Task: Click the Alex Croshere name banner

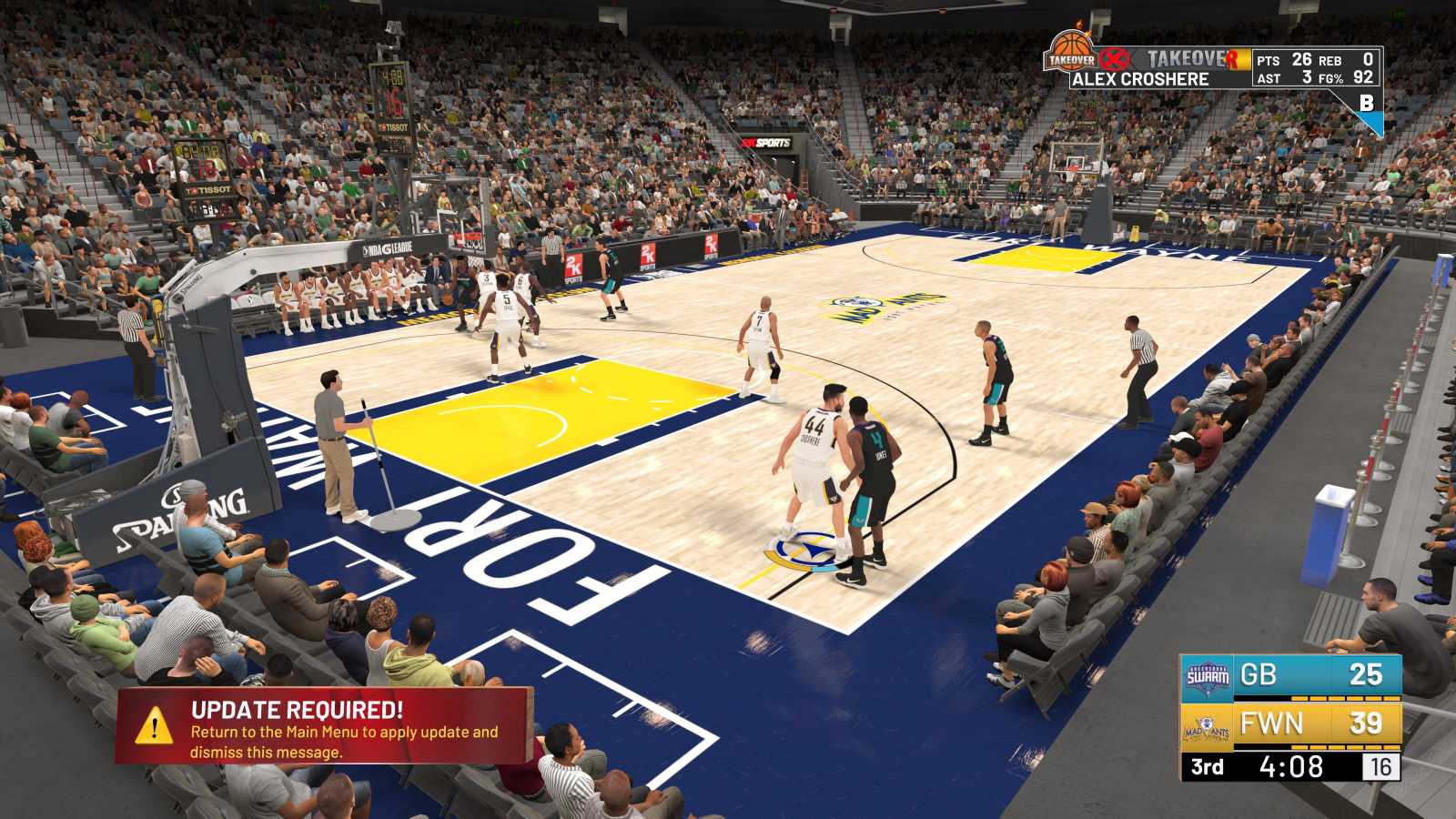Action: pos(1141,78)
